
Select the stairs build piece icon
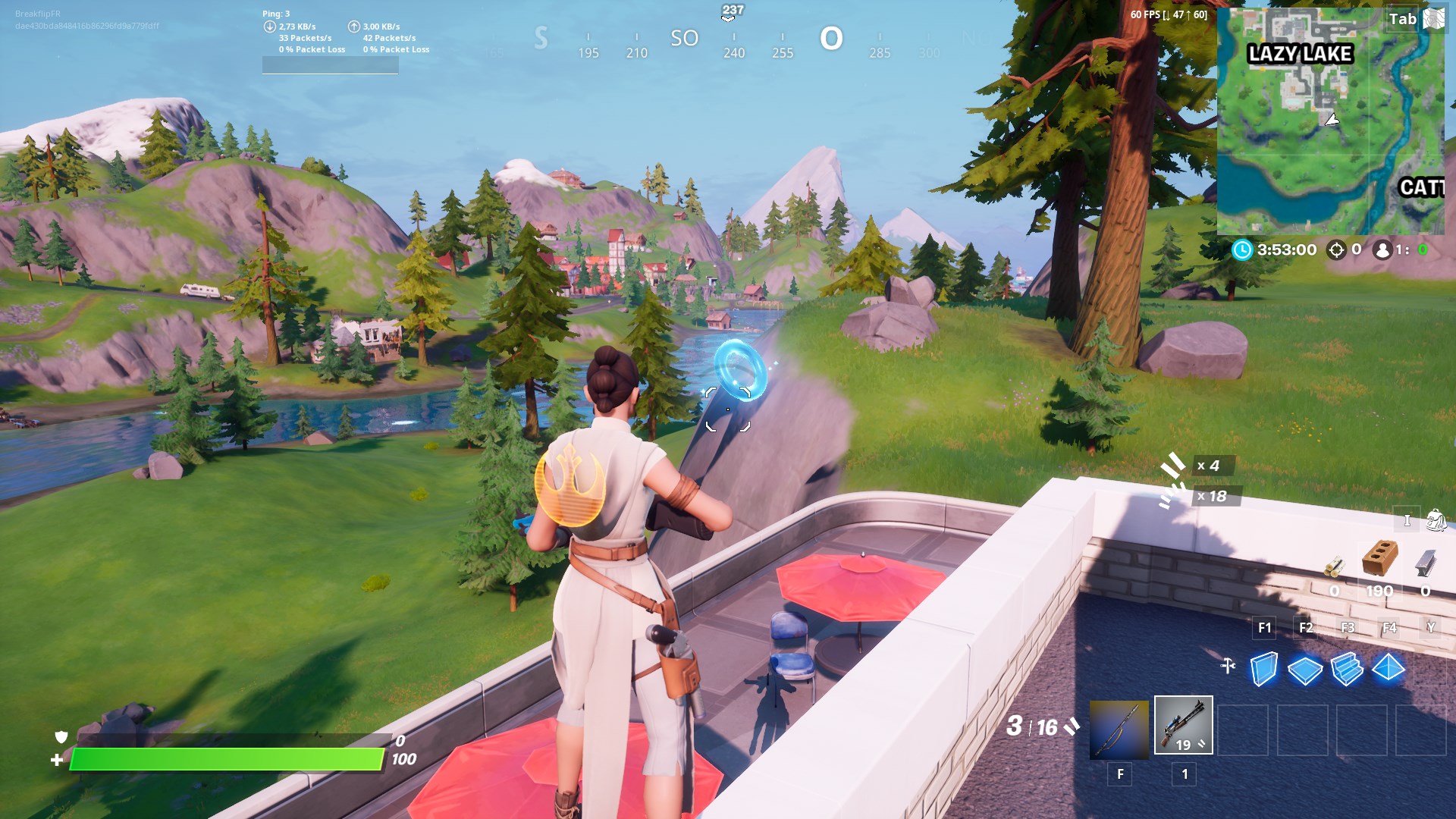(1349, 668)
